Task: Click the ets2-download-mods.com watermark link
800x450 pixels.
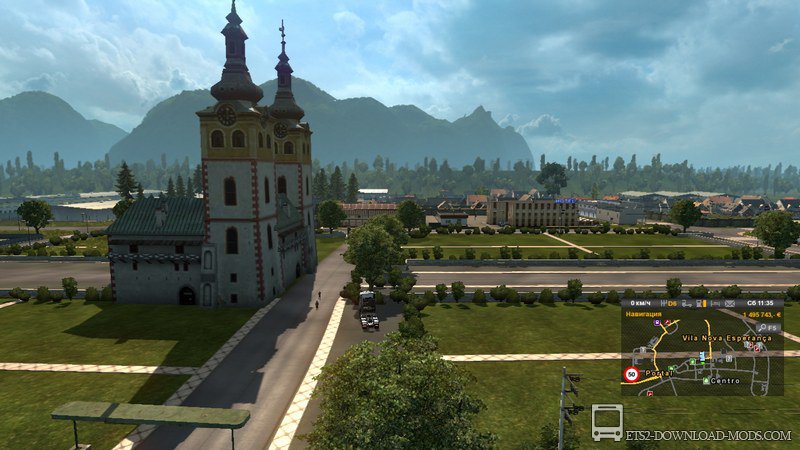Action: (709, 436)
